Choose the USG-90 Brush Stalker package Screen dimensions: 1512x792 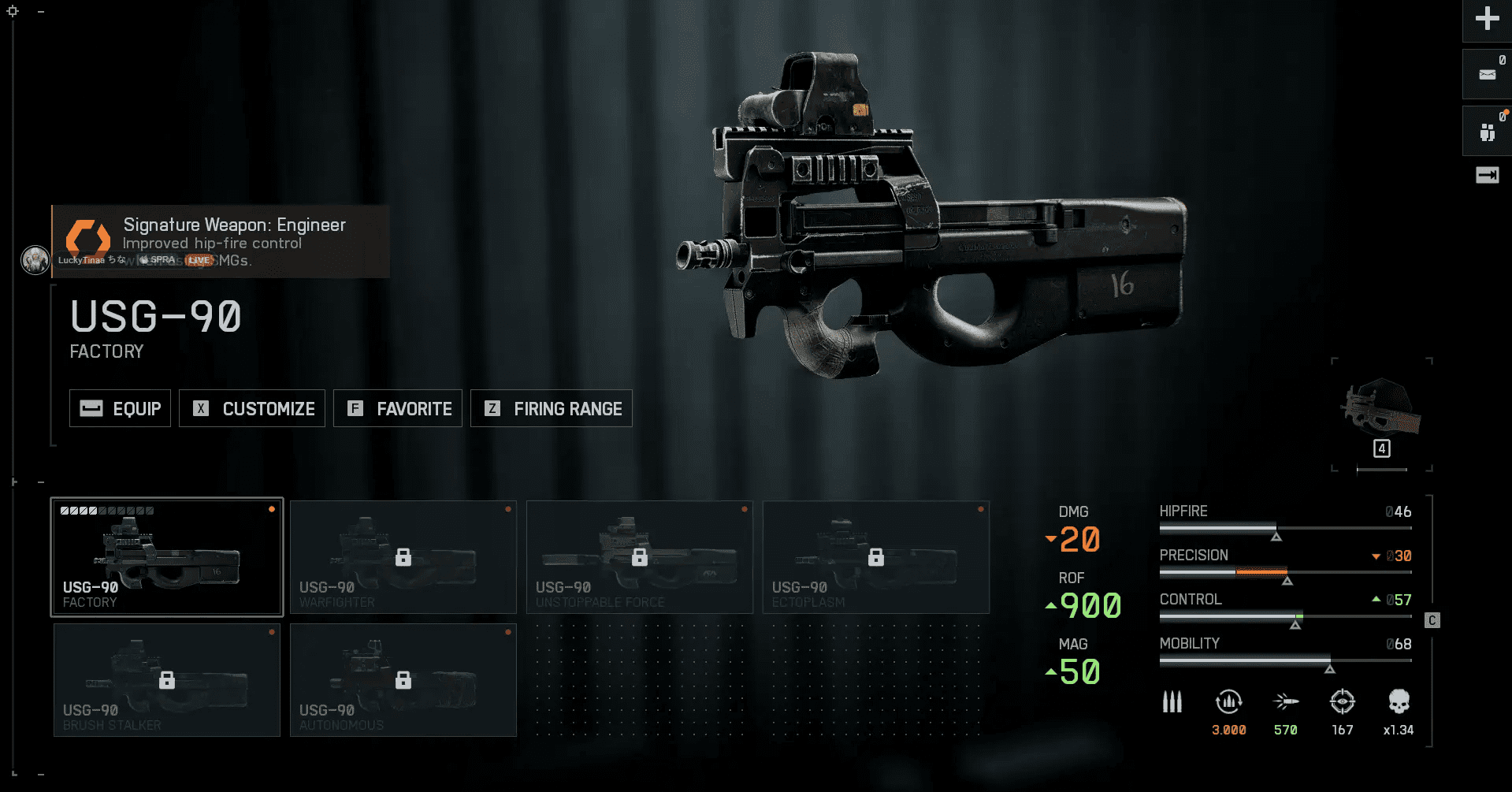click(x=167, y=680)
